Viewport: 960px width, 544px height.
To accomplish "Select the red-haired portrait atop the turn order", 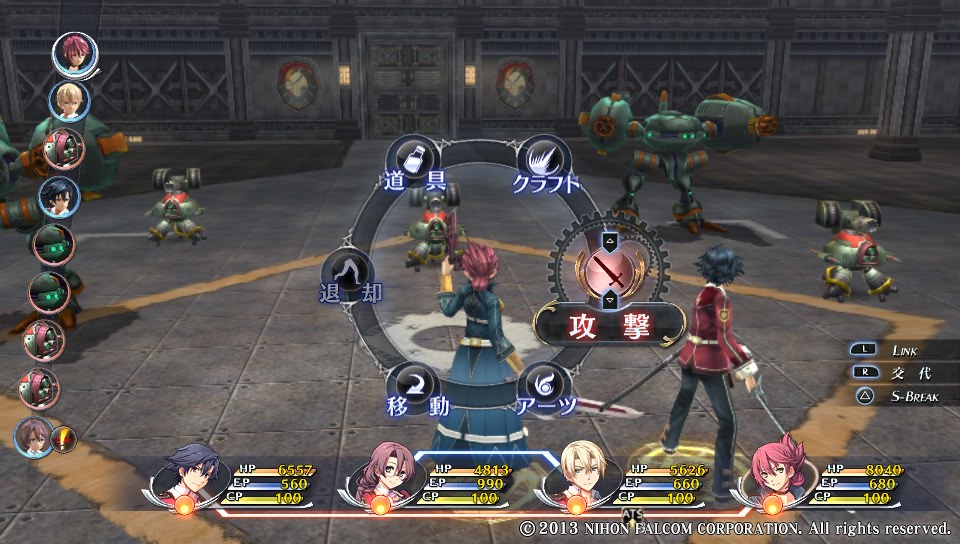I will tap(73, 53).
